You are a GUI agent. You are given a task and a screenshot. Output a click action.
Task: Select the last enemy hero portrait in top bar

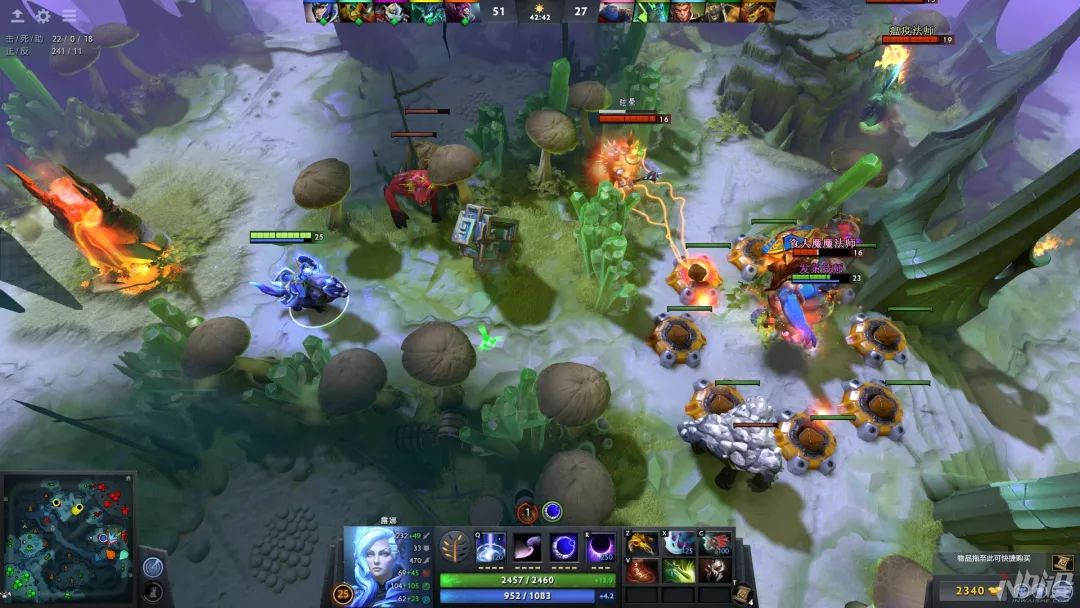click(756, 12)
